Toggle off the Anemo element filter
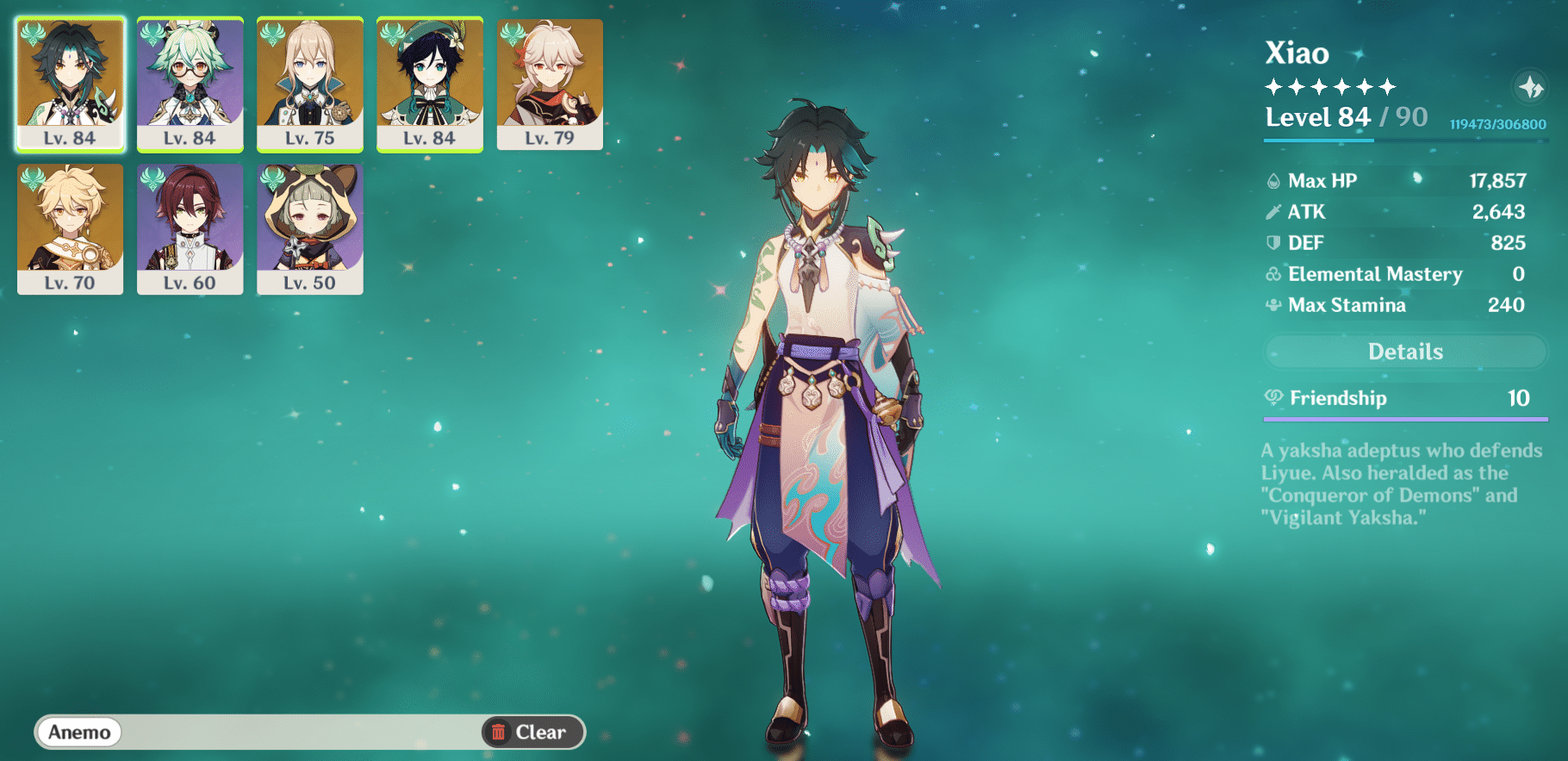This screenshot has height=761, width=1568. [78, 732]
